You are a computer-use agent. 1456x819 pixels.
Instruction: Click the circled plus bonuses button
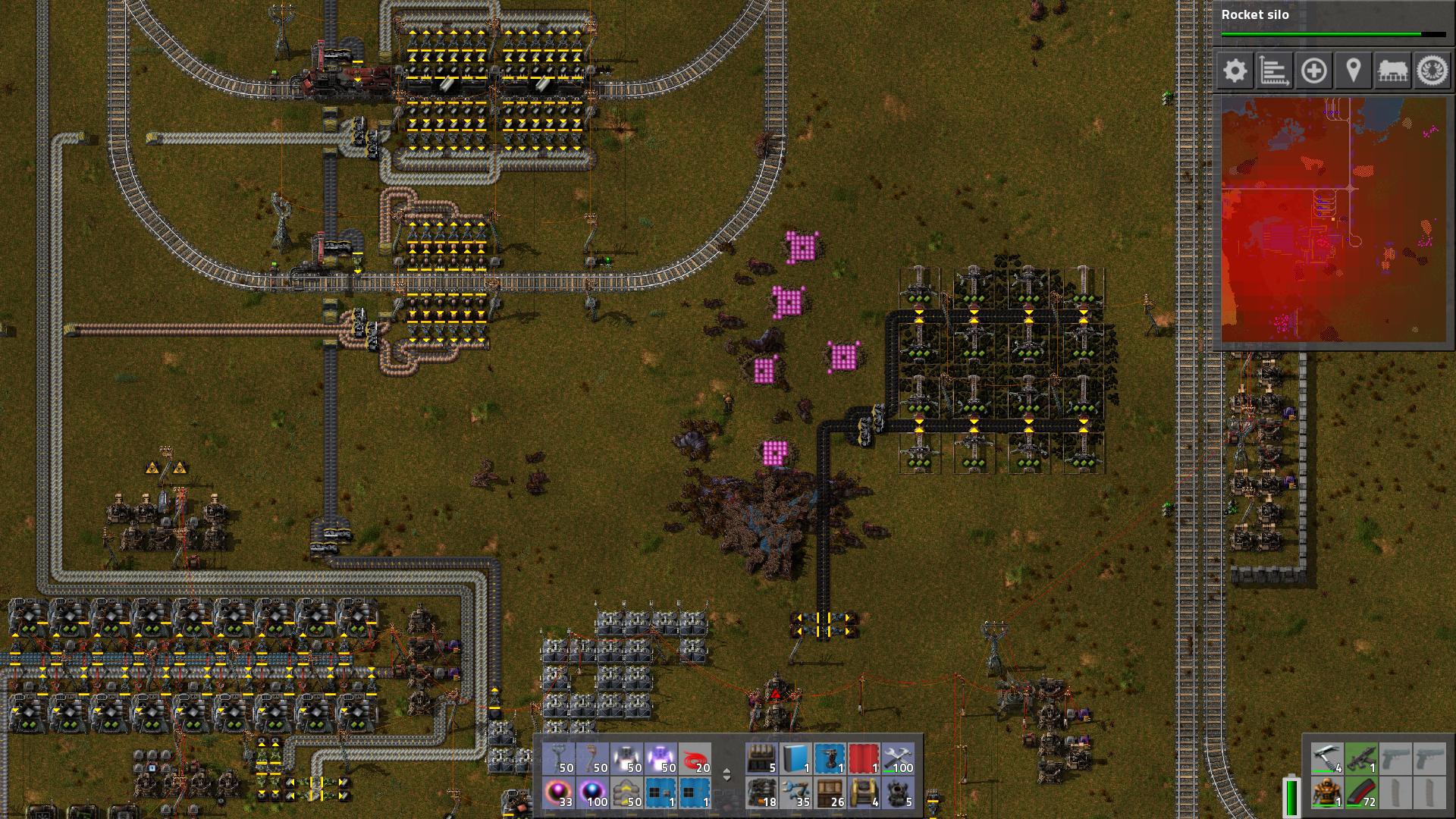1313,71
